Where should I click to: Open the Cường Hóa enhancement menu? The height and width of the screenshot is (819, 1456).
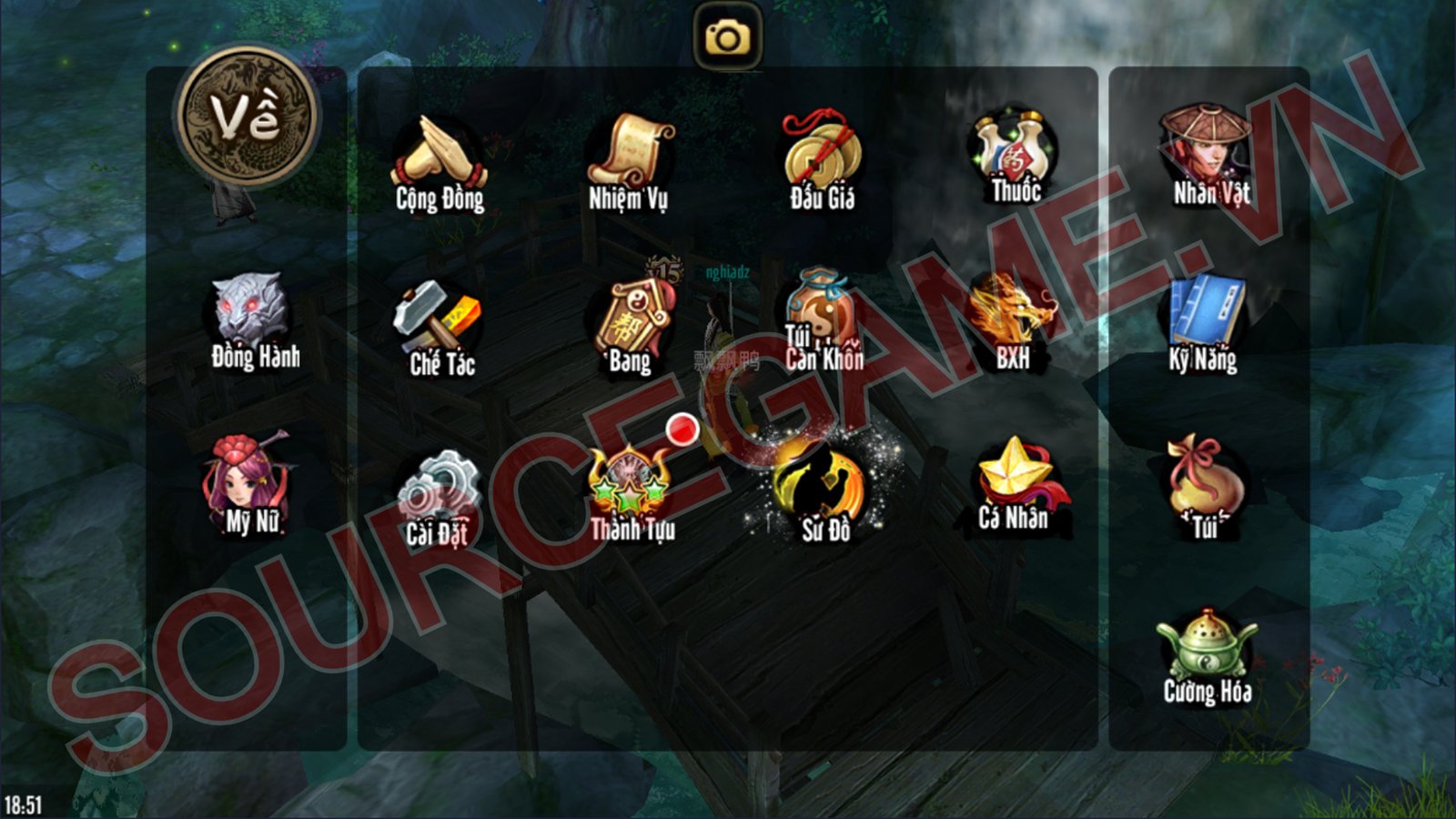(1207, 655)
